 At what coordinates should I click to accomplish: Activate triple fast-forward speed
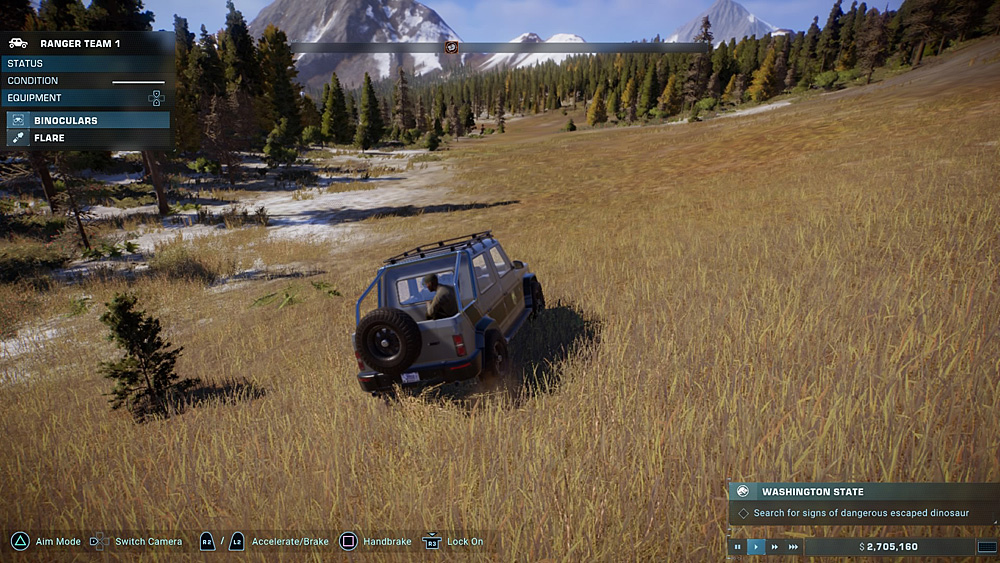(793, 547)
